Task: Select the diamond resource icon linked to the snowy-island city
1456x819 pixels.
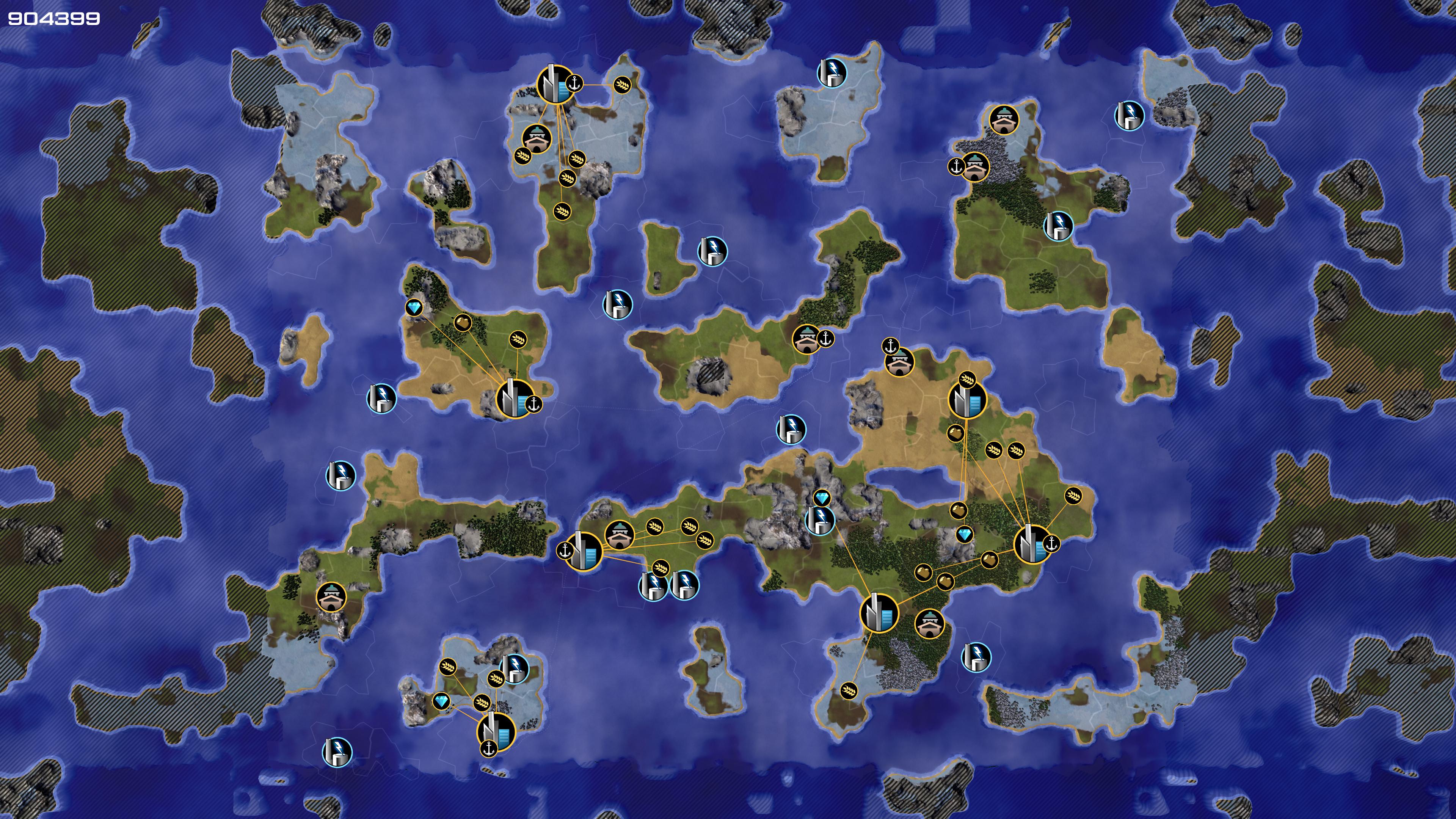Action: click(441, 701)
